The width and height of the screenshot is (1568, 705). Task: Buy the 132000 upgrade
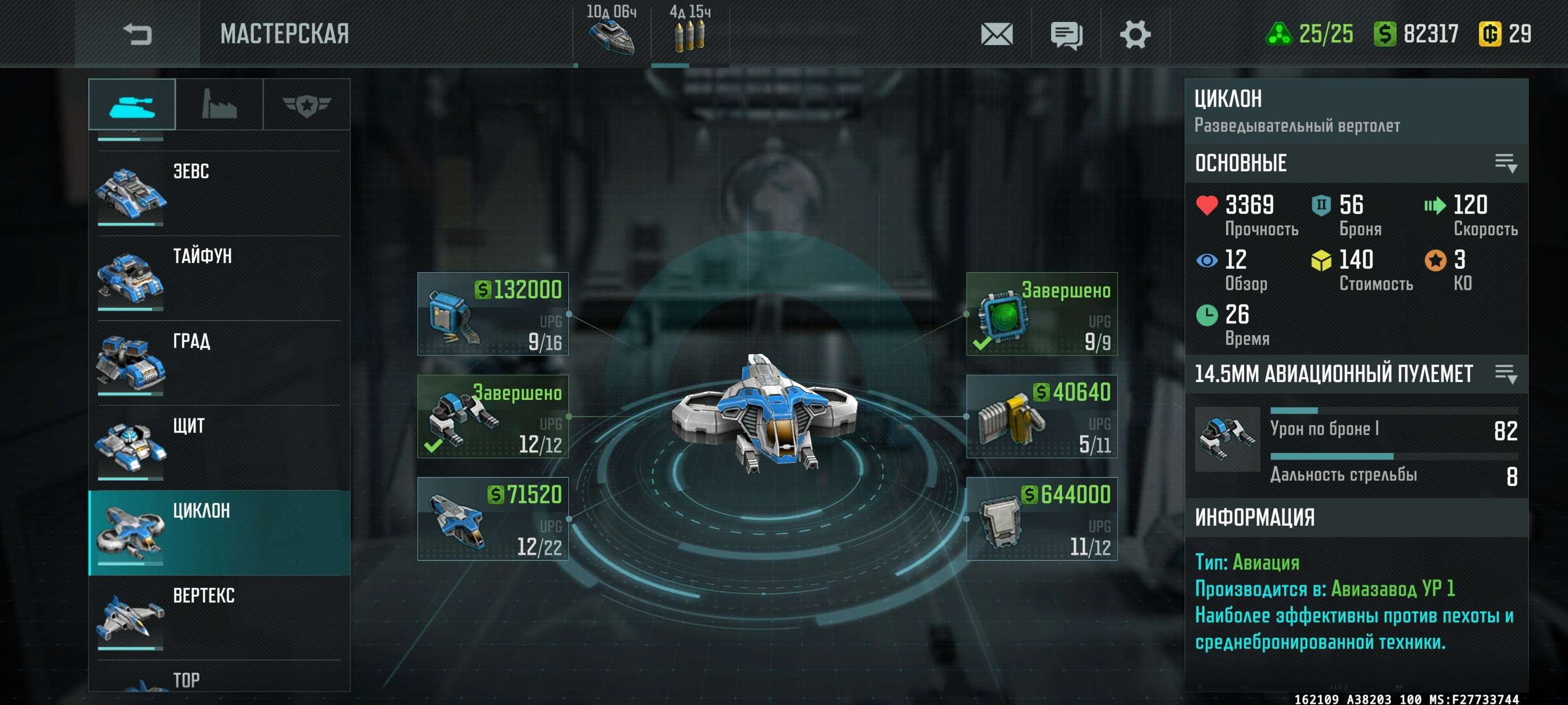pos(493,314)
